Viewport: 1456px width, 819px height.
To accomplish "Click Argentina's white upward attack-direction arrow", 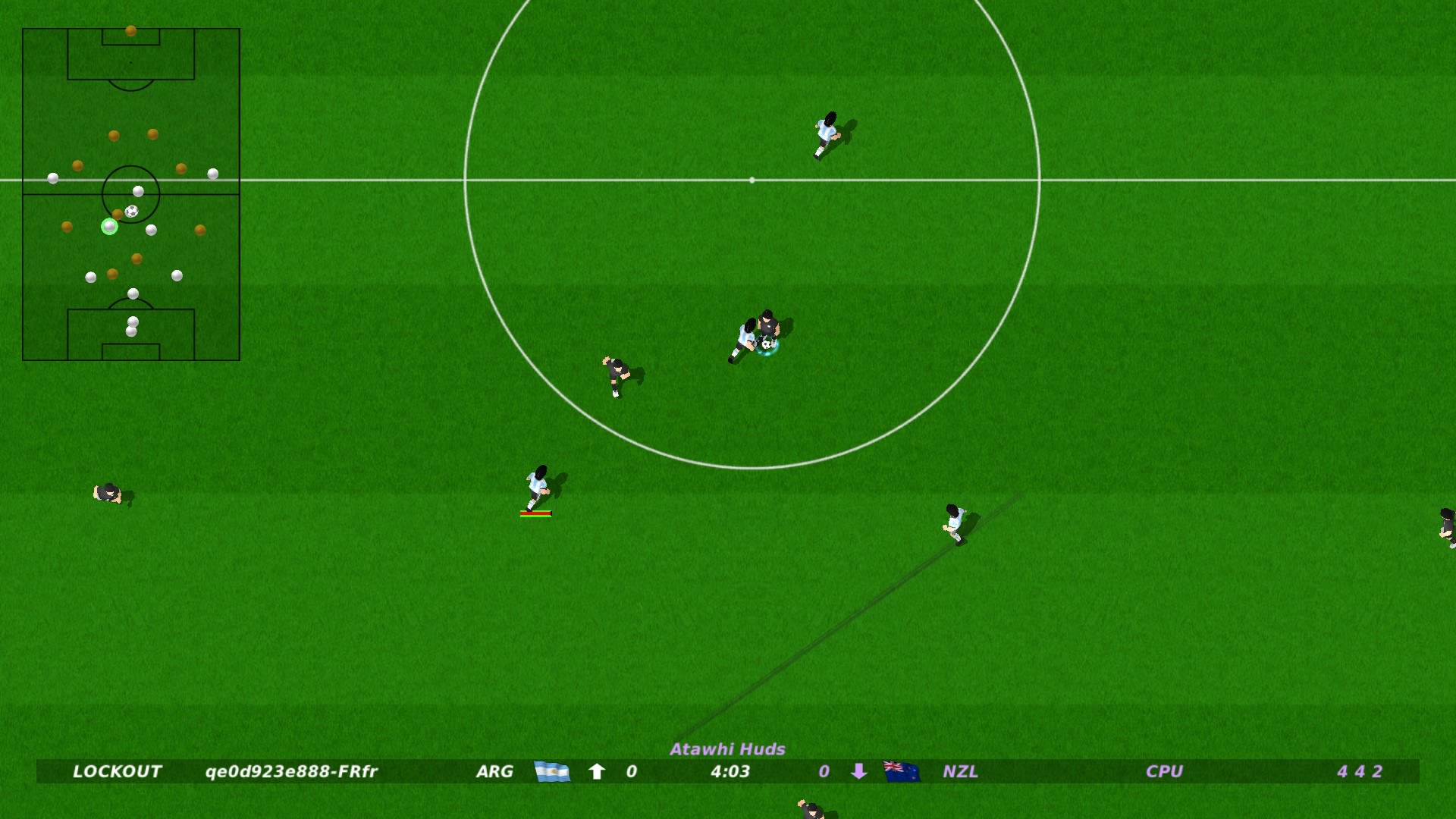I will 597,771.
